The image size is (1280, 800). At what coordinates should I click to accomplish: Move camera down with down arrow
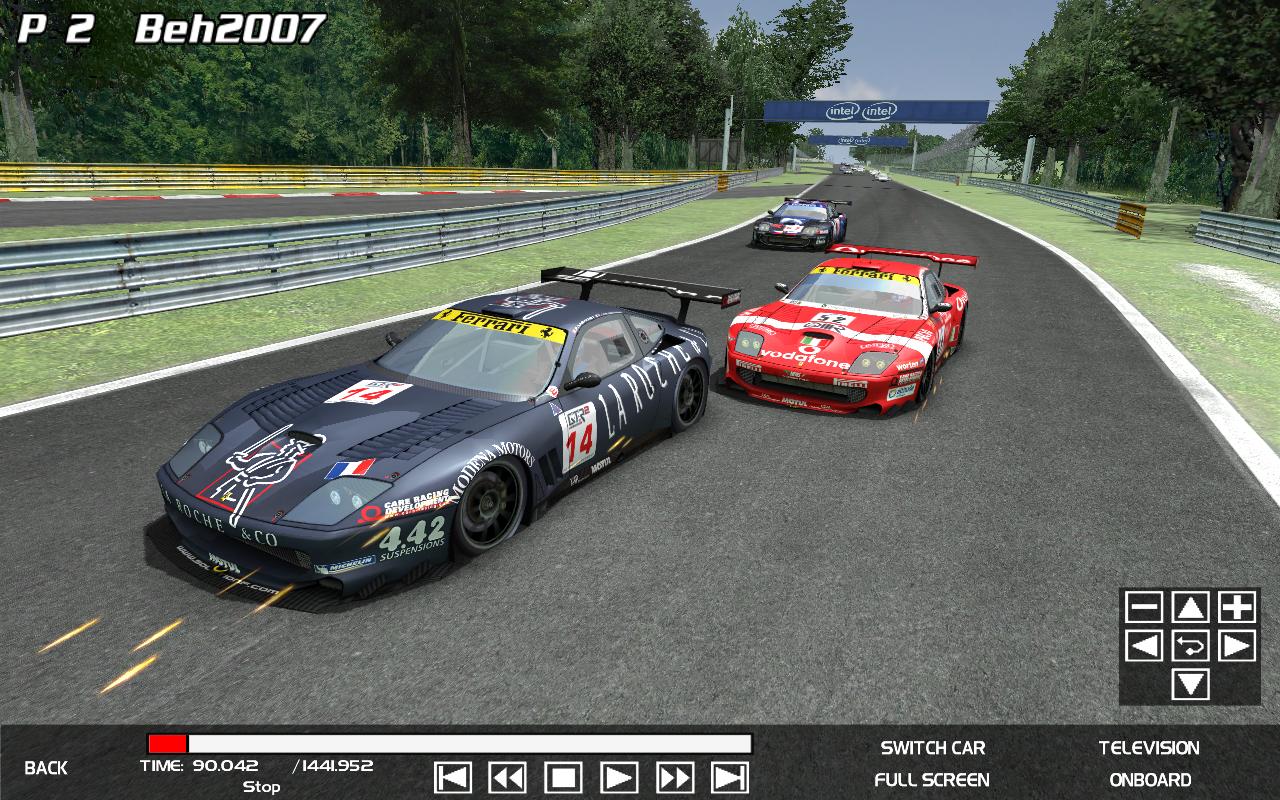pyautogui.click(x=1190, y=685)
